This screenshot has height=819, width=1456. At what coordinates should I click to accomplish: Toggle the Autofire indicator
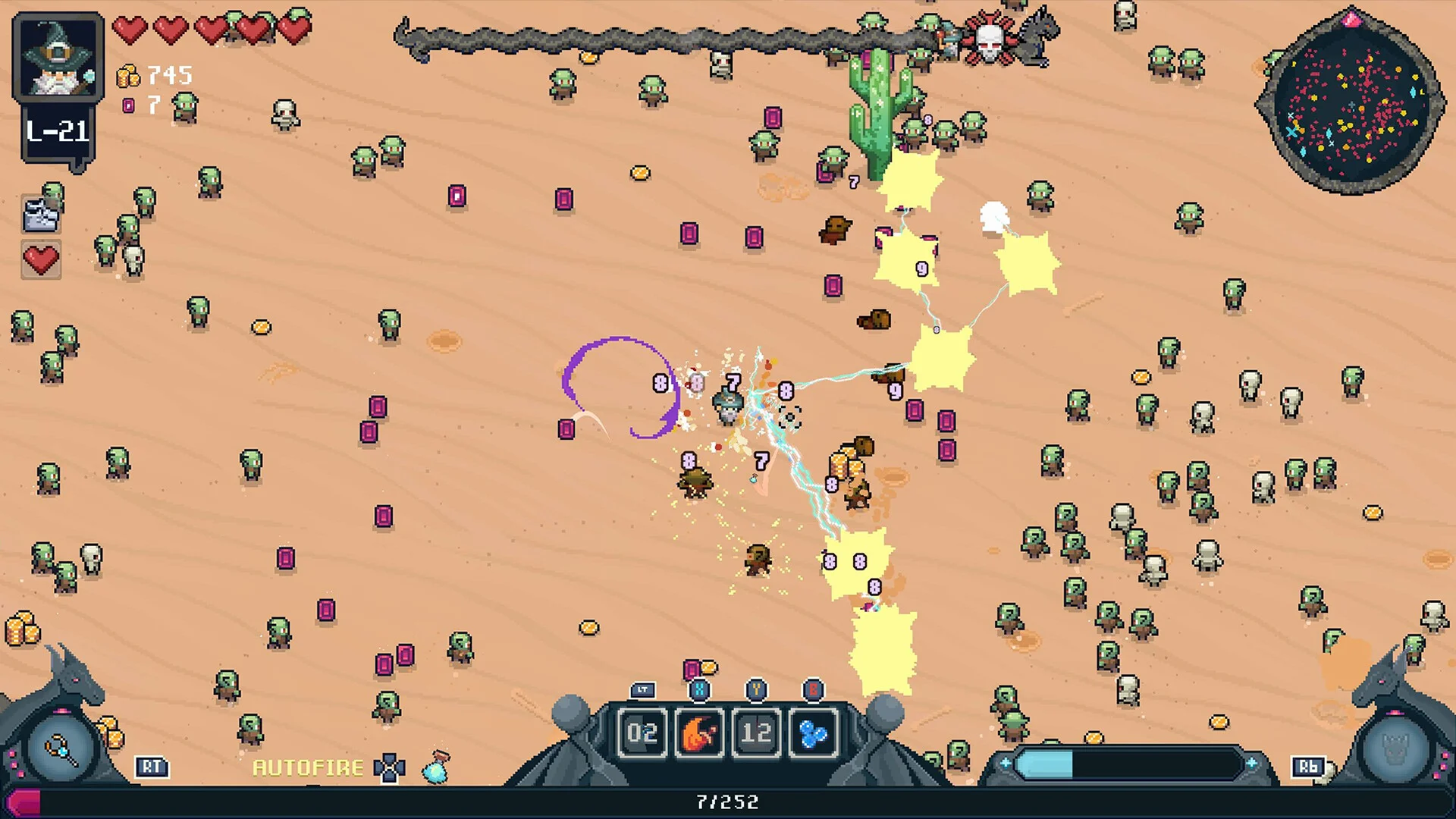(308, 767)
